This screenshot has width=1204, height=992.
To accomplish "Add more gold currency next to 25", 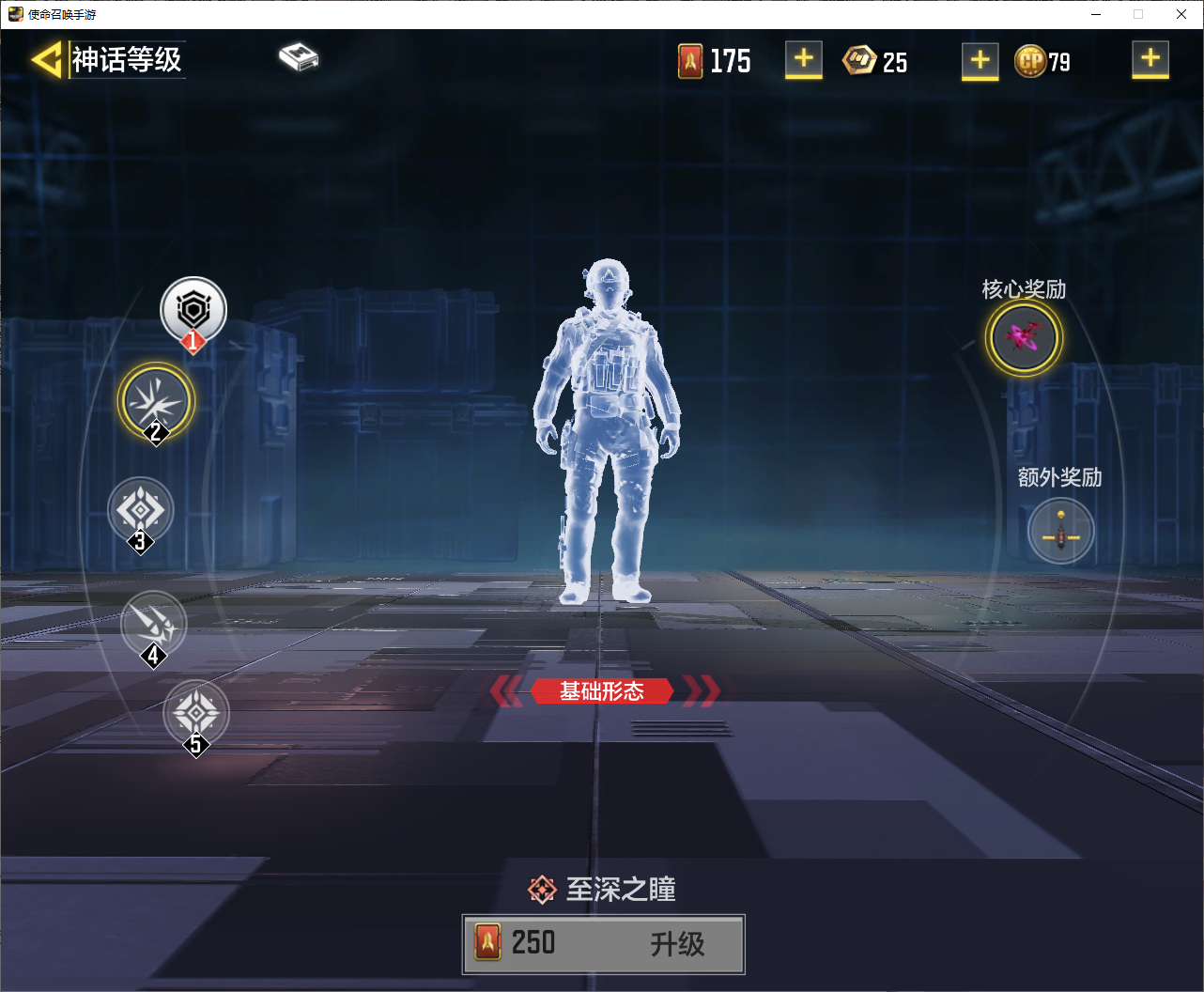I will tap(980, 61).
